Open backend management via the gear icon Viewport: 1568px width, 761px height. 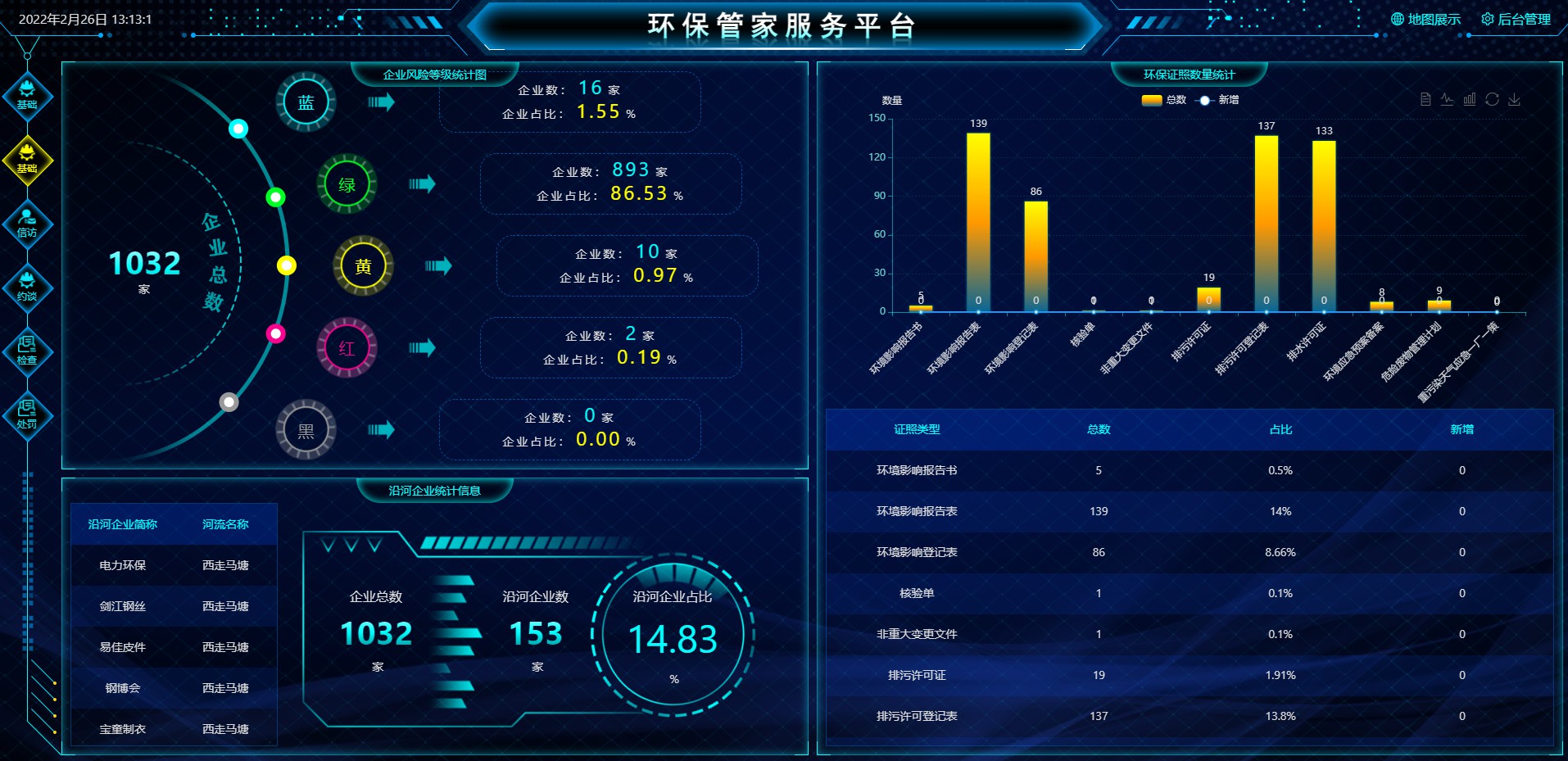[x=1489, y=19]
